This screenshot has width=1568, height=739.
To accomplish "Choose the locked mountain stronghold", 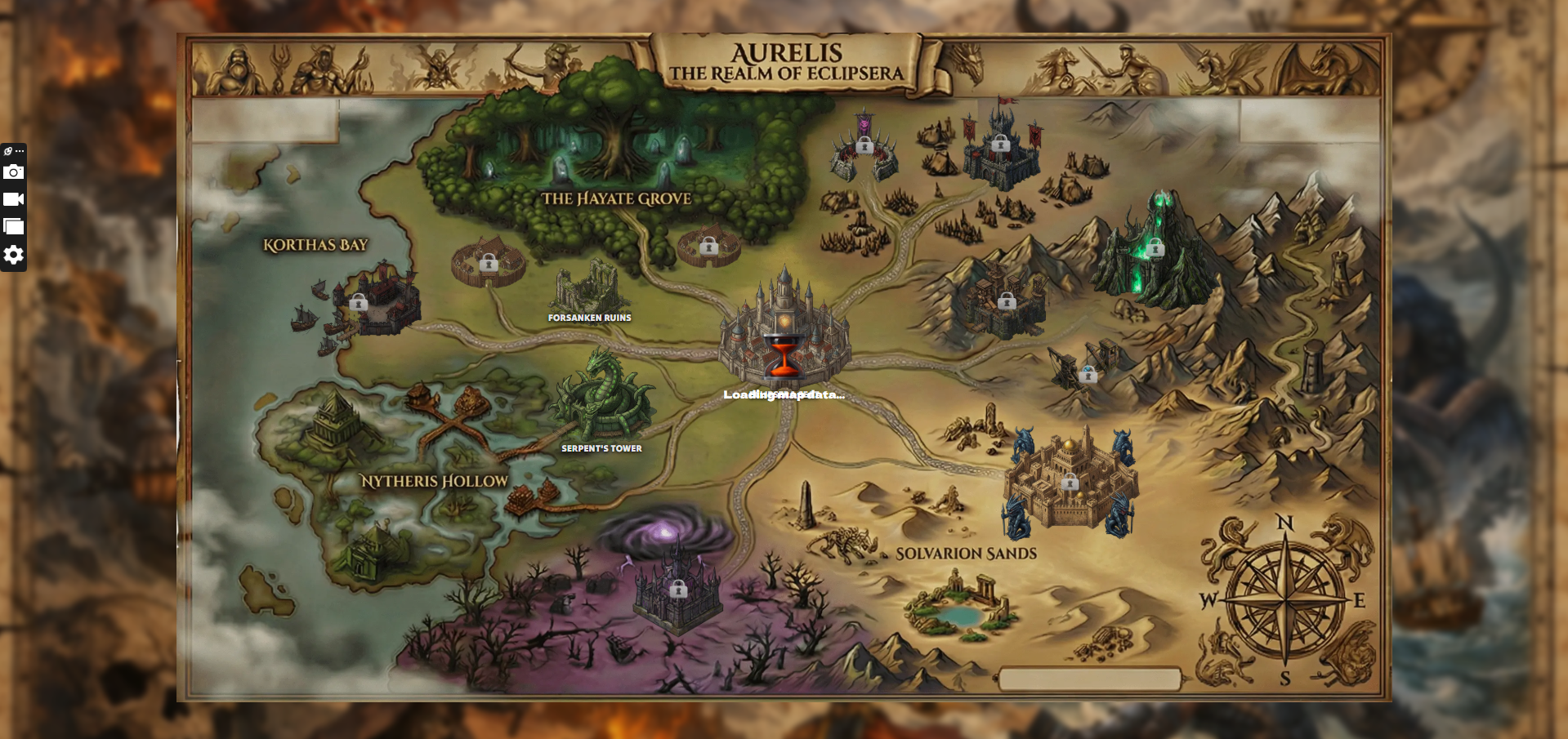I will (1006, 302).
